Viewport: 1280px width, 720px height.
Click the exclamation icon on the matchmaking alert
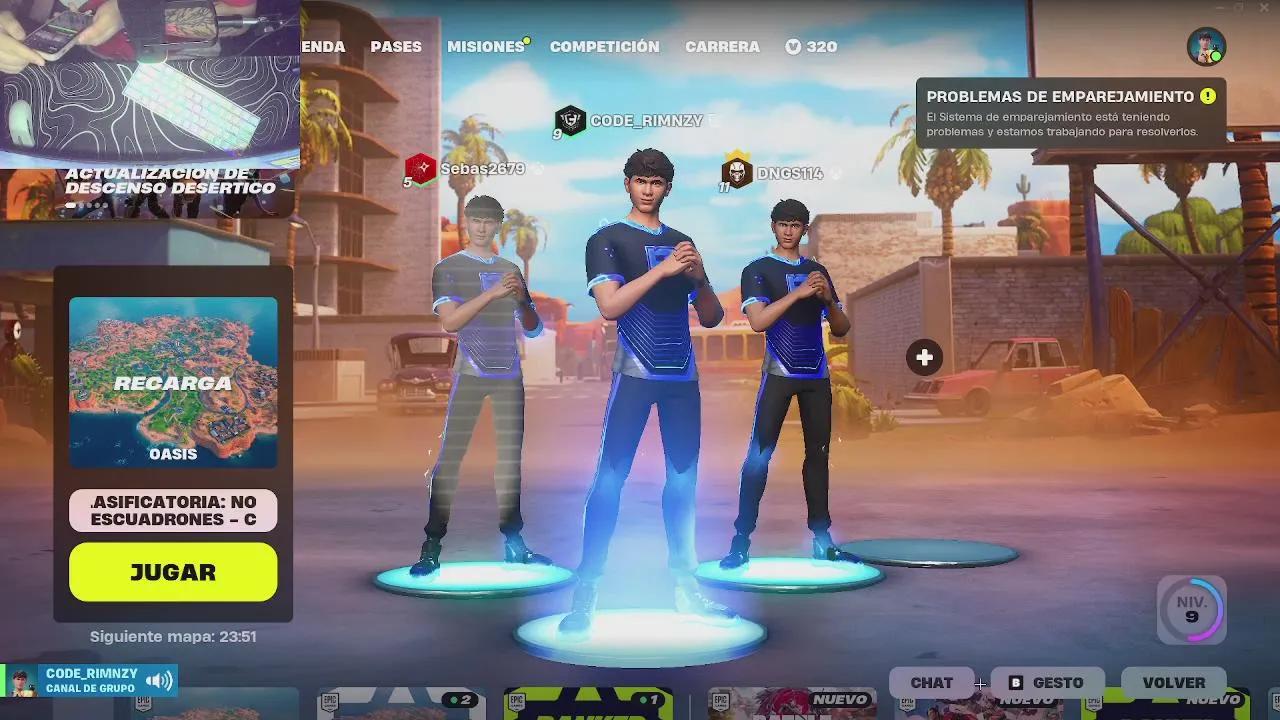tap(1207, 97)
